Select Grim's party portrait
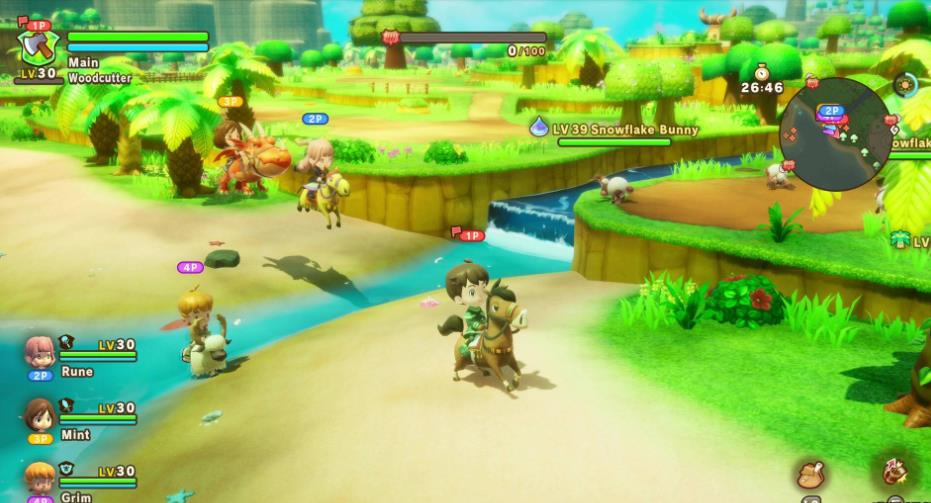This screenshot has width=931, height=503. pyautogui.click(x=40, y=478)
